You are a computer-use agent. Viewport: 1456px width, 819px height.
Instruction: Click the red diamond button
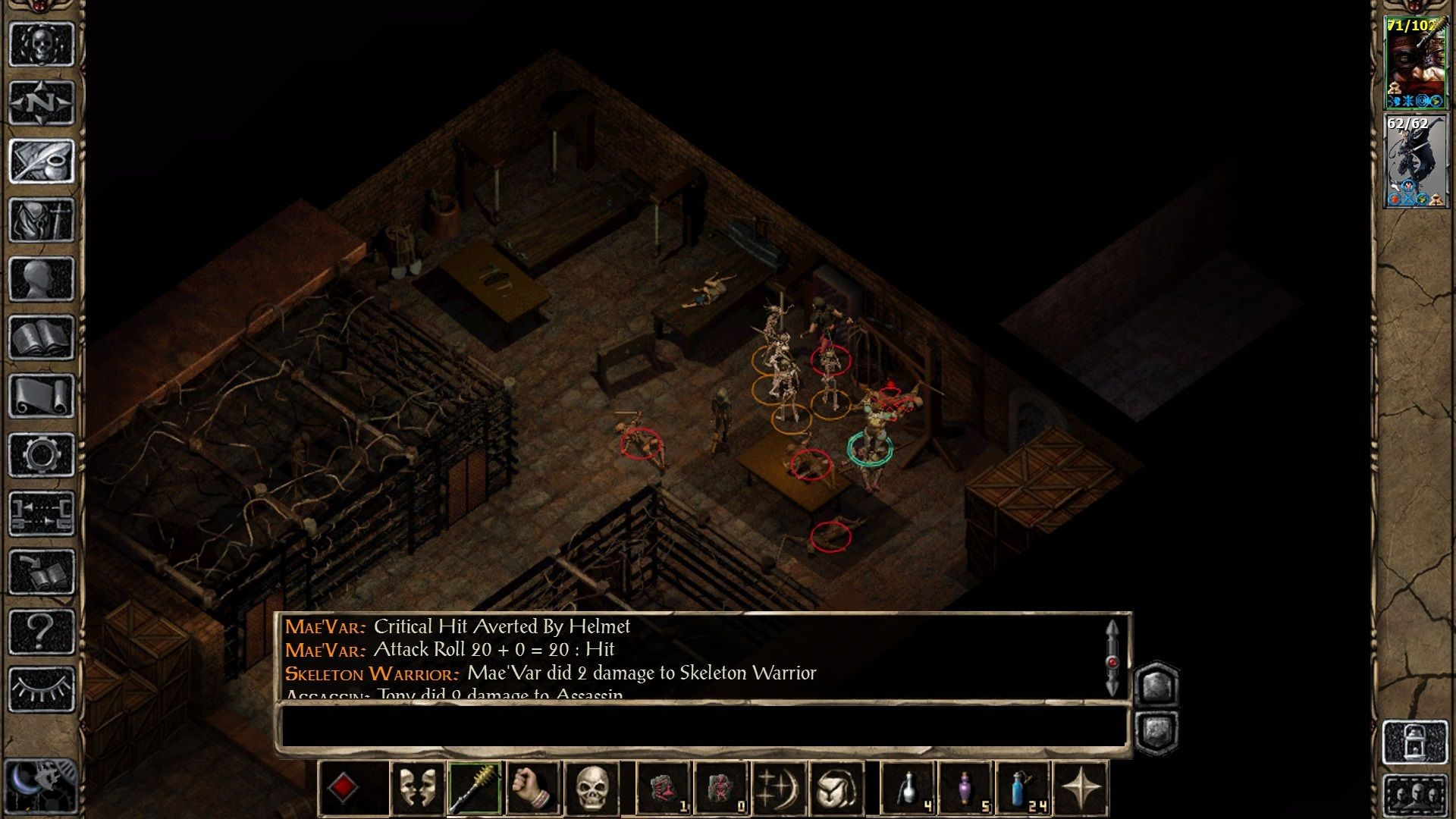coord(343,789)
